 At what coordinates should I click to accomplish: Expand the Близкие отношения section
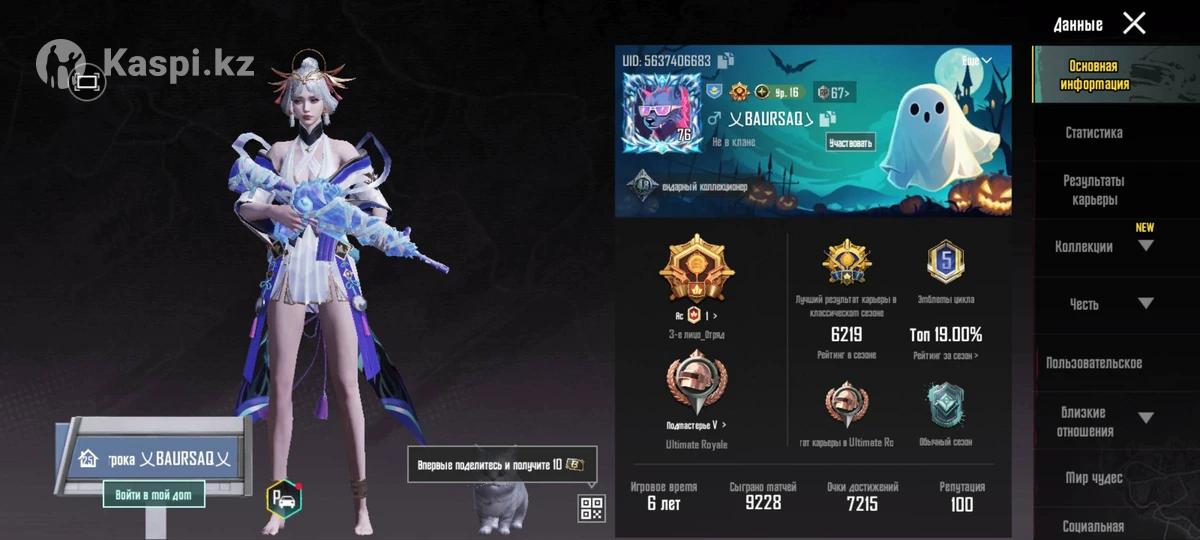pyautogui.click(x=1146, y=418)
